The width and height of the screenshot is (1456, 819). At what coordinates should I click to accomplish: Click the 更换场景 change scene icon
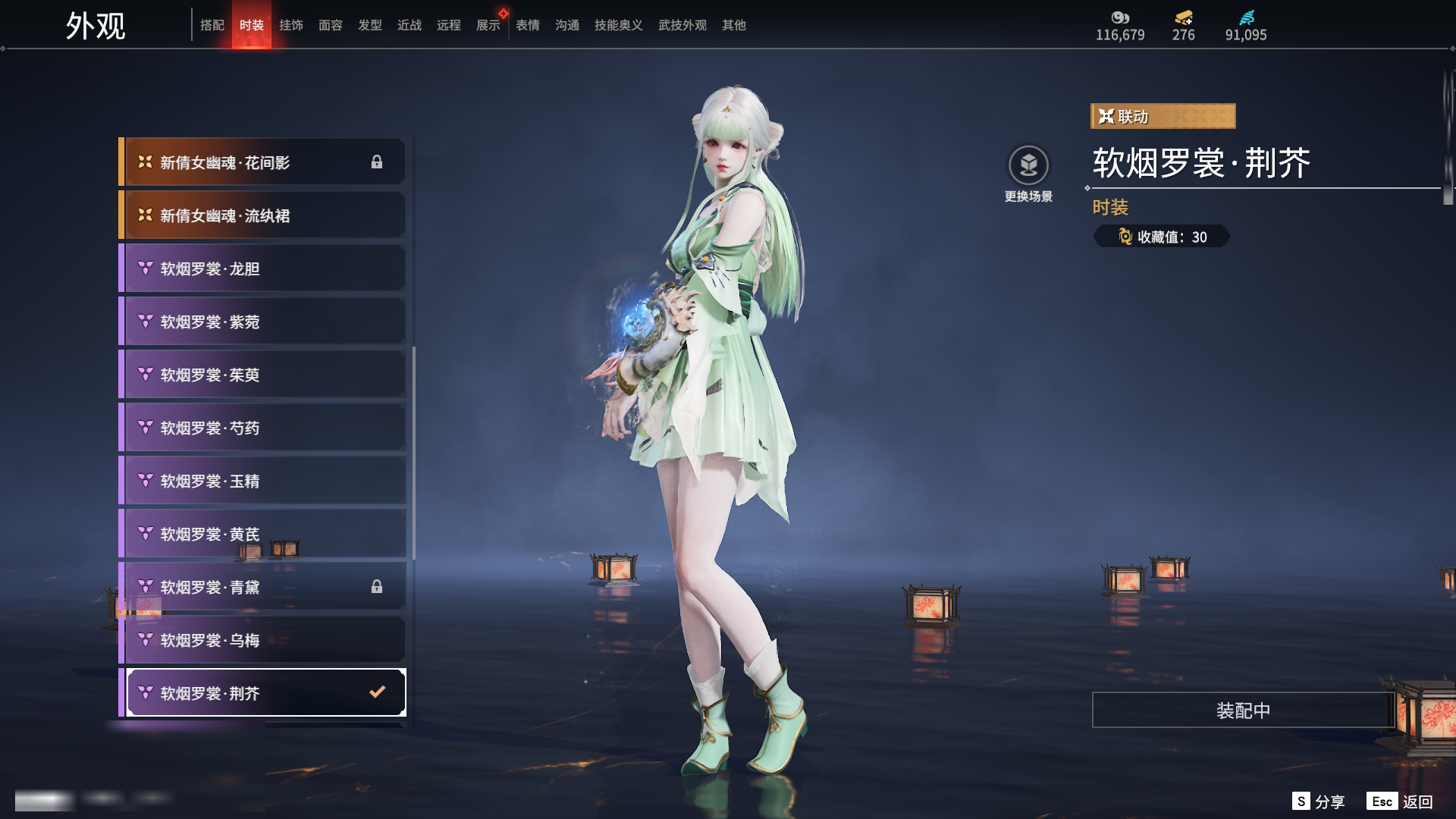(x=1028, y=165)
